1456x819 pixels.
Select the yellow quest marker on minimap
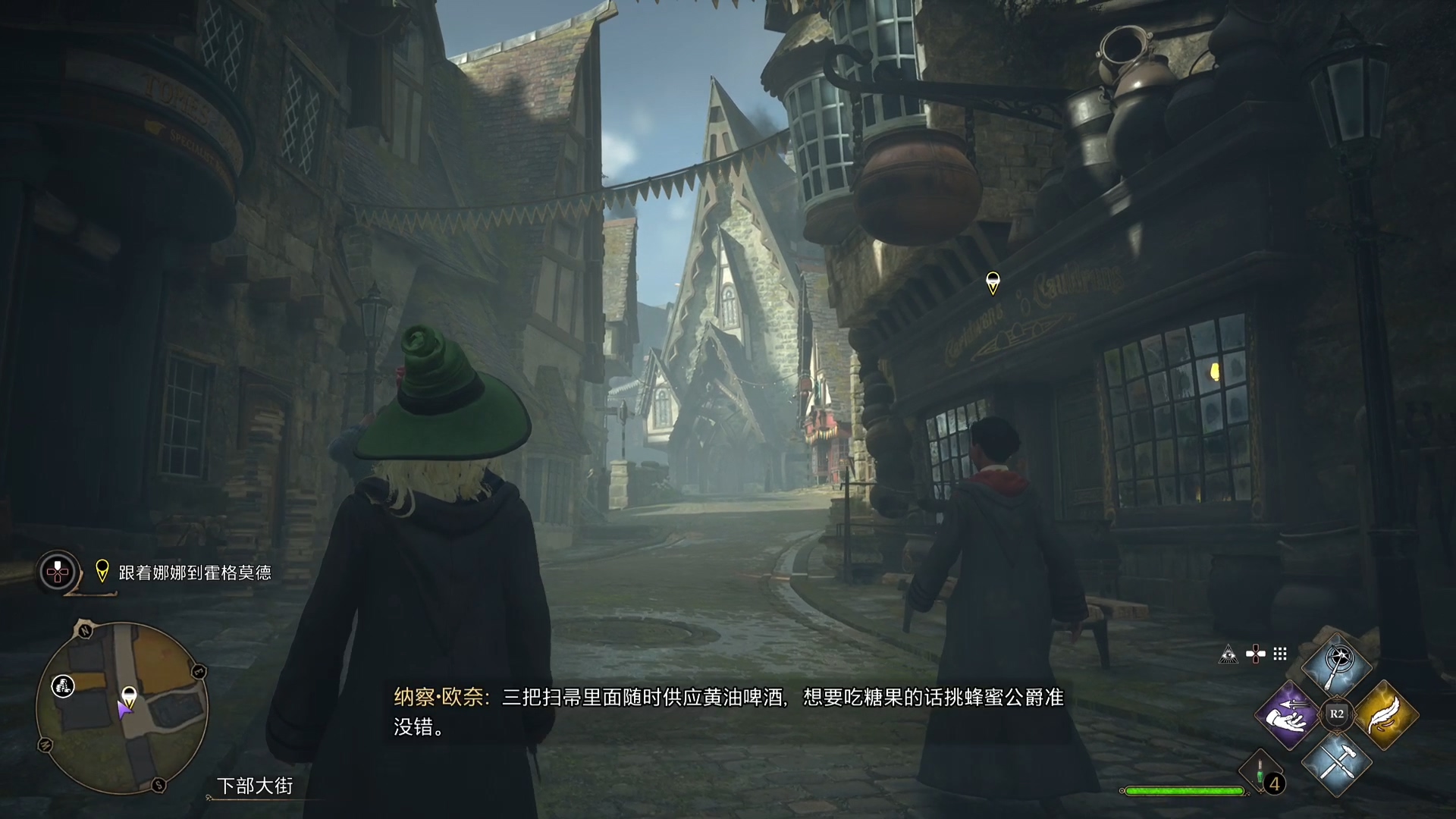click(x=129, y=695)
